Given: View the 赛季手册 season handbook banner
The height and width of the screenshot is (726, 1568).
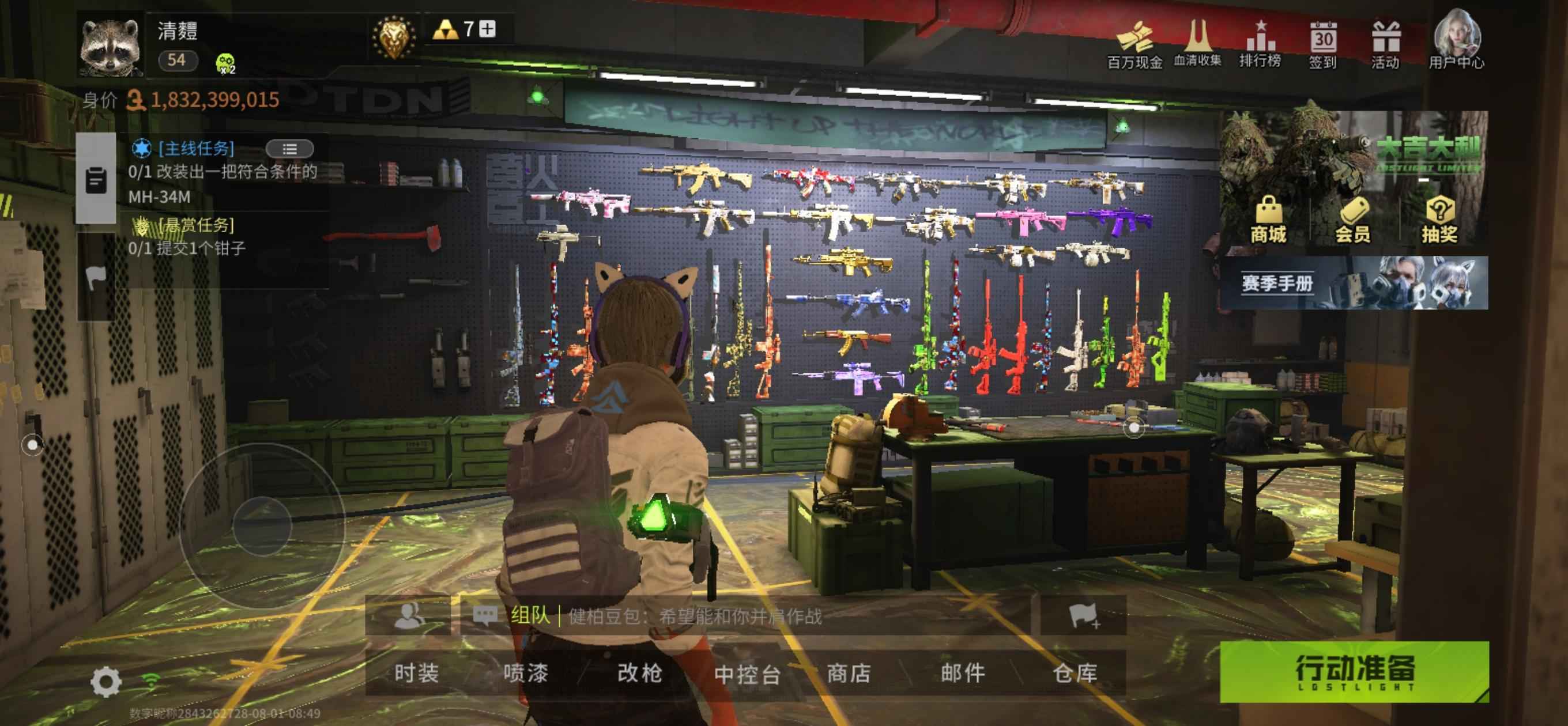Looking at the screenshot, I should pos(1355,283).
